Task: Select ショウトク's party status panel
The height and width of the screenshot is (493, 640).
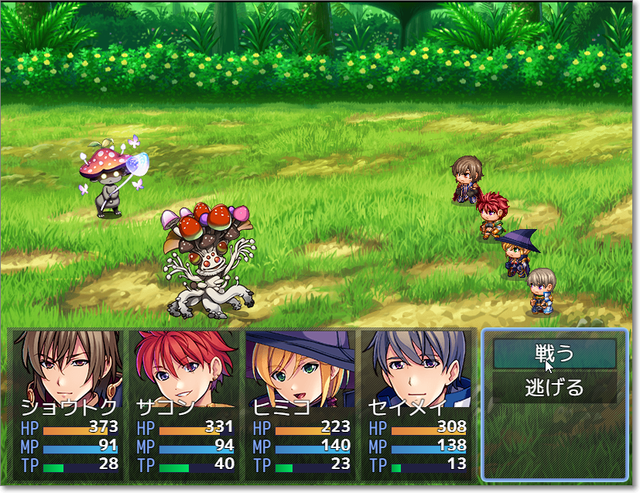Action: 69,404
